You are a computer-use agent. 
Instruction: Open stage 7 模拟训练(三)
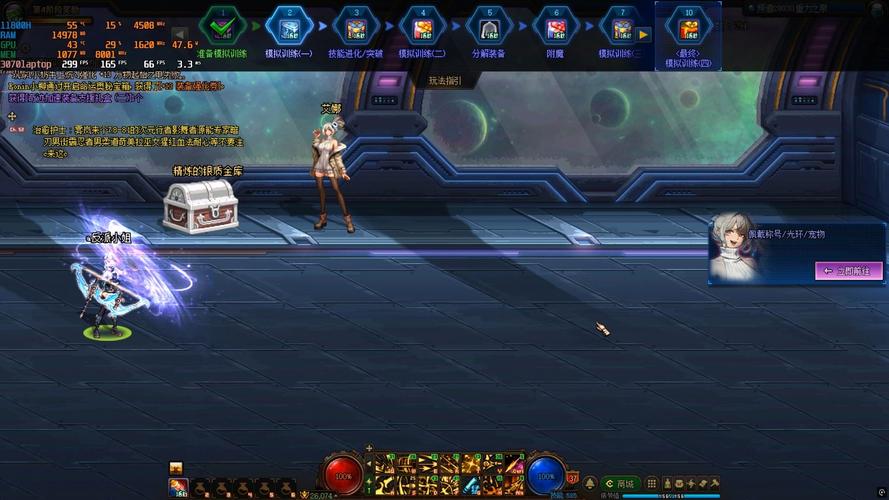pyautogui.click(x=620, y=26)
